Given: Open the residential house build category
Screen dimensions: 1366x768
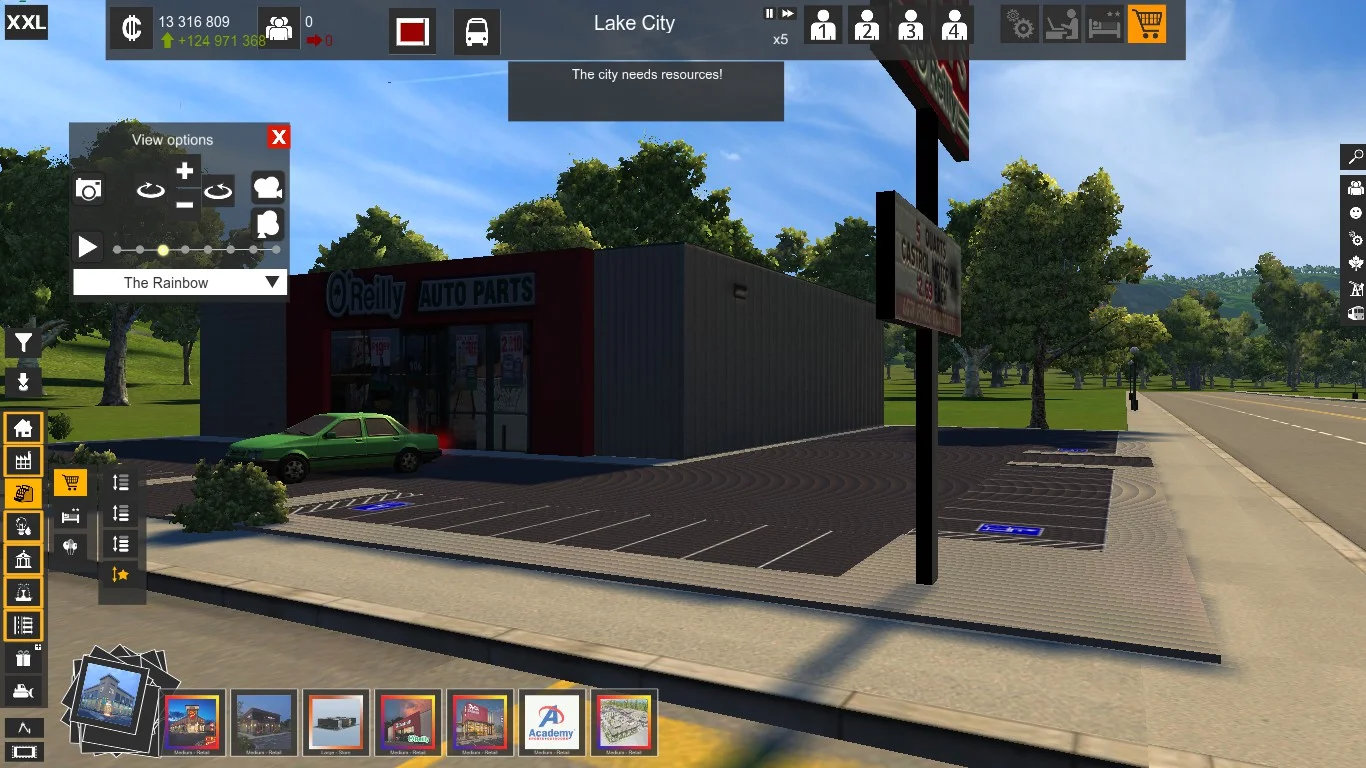Looking at the screenshot, I should coord(23,429).
